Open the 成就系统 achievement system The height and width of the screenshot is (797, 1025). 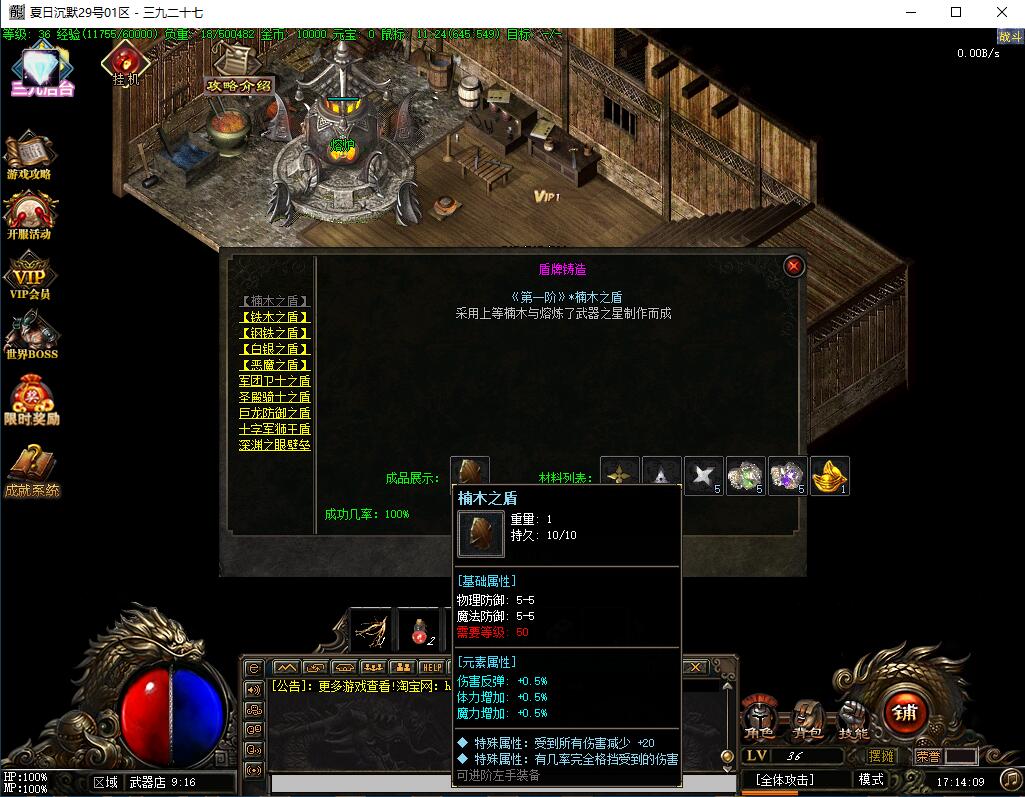click(30, 469)
